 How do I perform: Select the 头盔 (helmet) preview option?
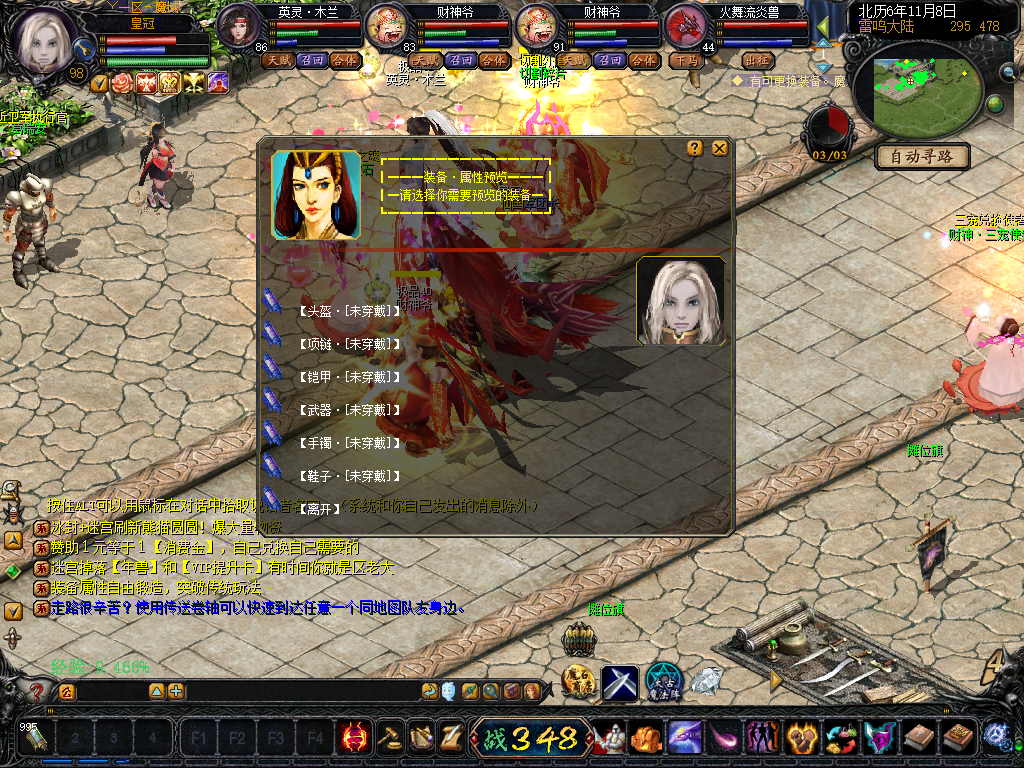point(349,311)
